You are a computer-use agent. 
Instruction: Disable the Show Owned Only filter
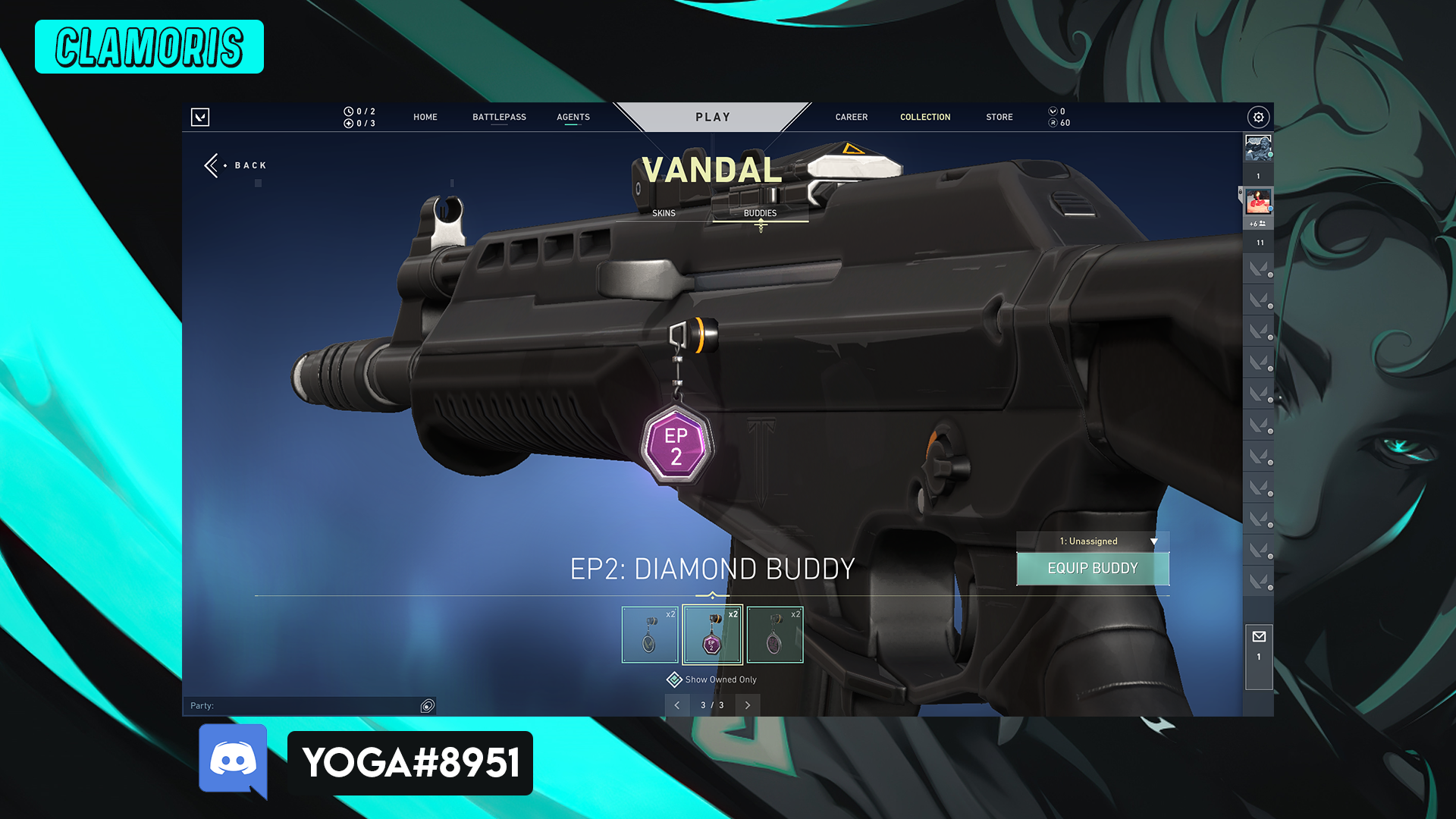(673, 679)
